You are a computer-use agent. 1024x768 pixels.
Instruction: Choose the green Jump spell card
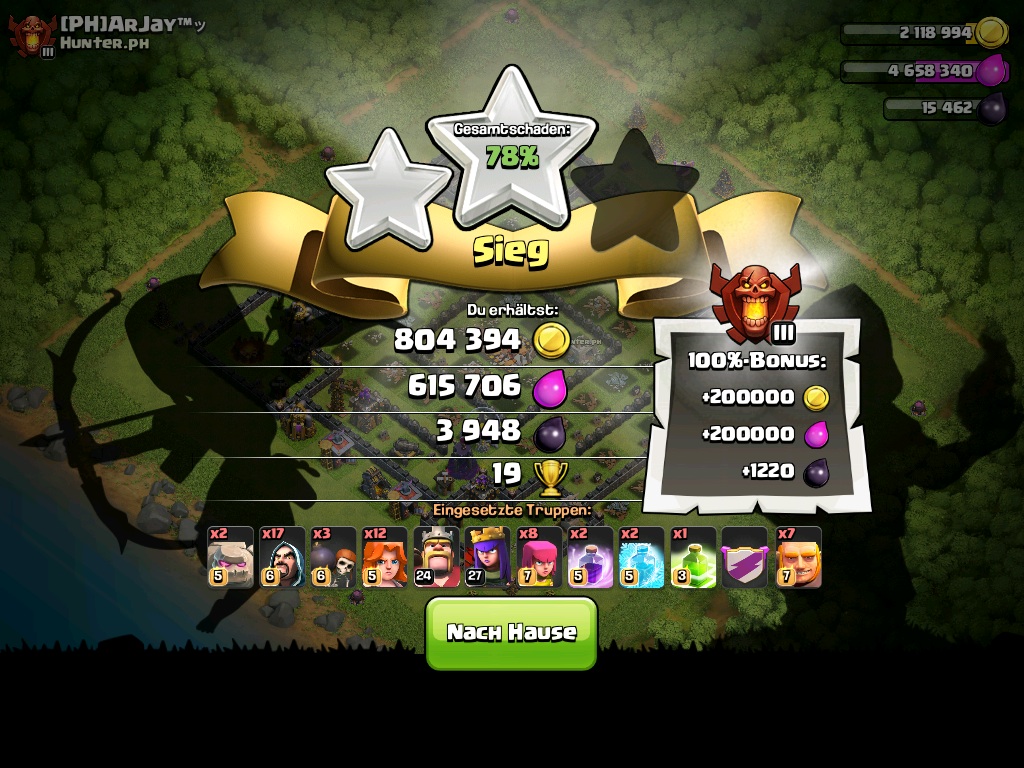[x=694, y=557]
